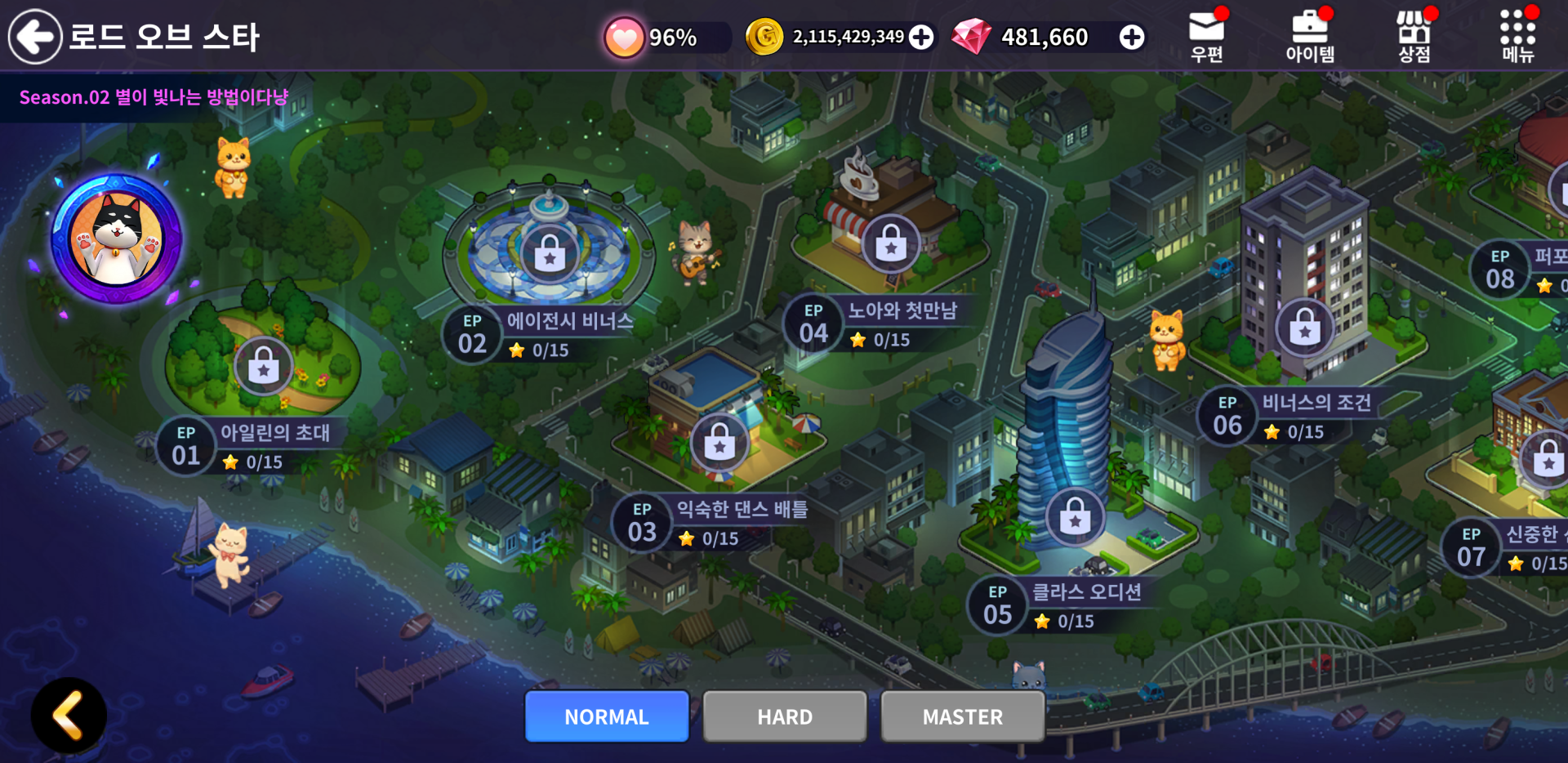
Task: Open the 아이템 item bag
Action: pos(1310,37)
